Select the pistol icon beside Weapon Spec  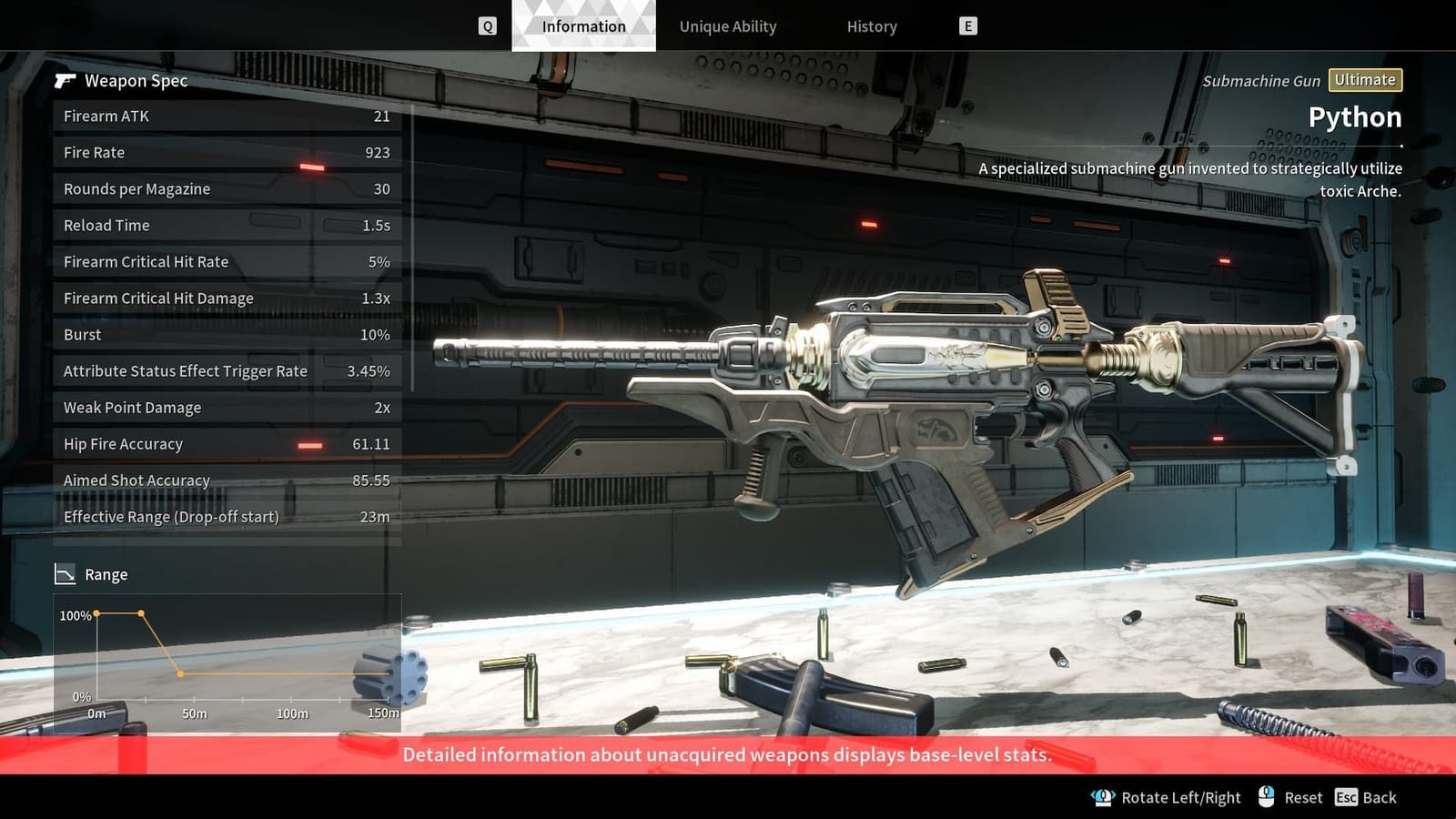coord(64,81)
